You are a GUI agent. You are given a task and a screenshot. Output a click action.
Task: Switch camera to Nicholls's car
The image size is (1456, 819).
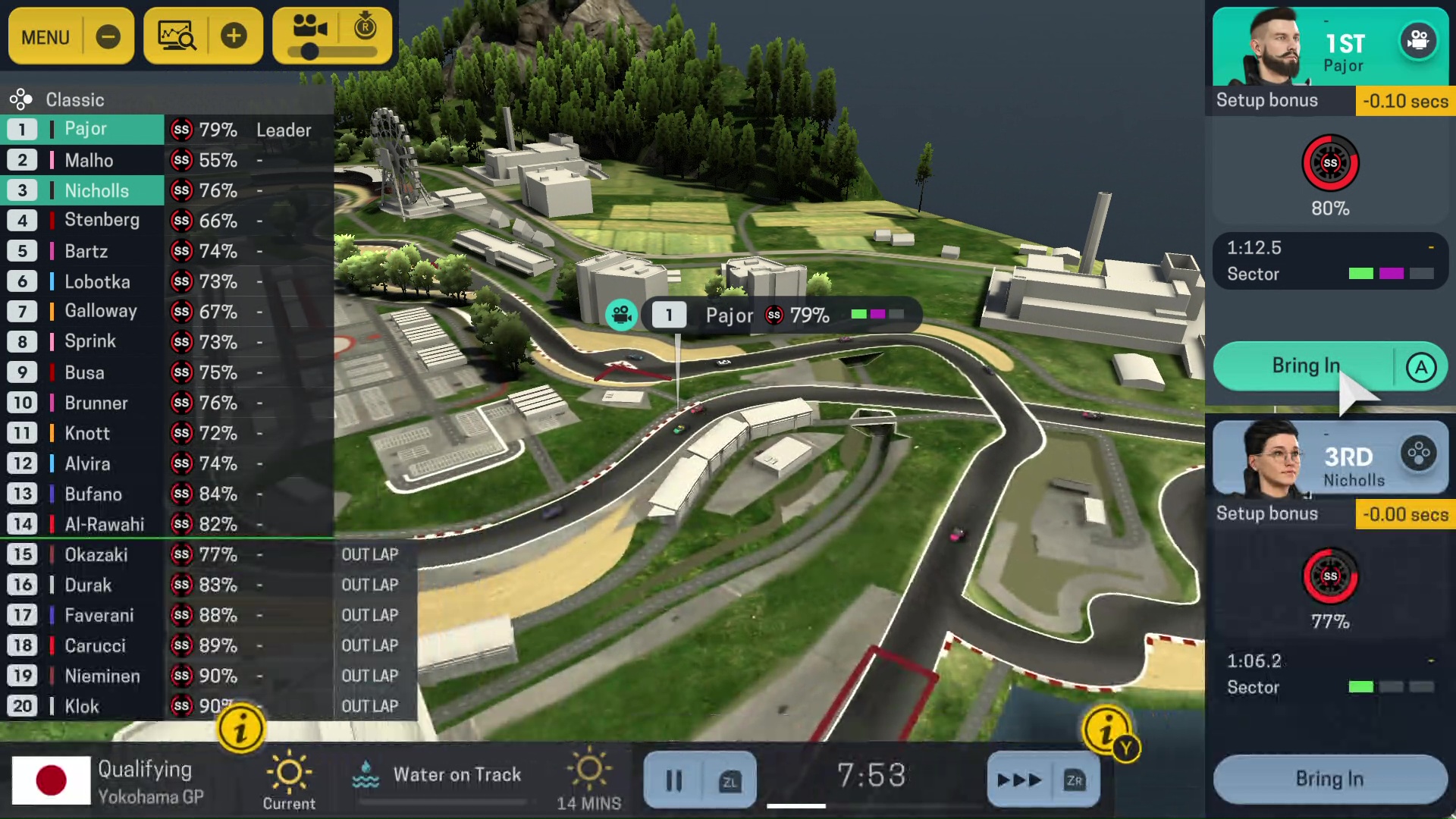[x=1418, y=454]
